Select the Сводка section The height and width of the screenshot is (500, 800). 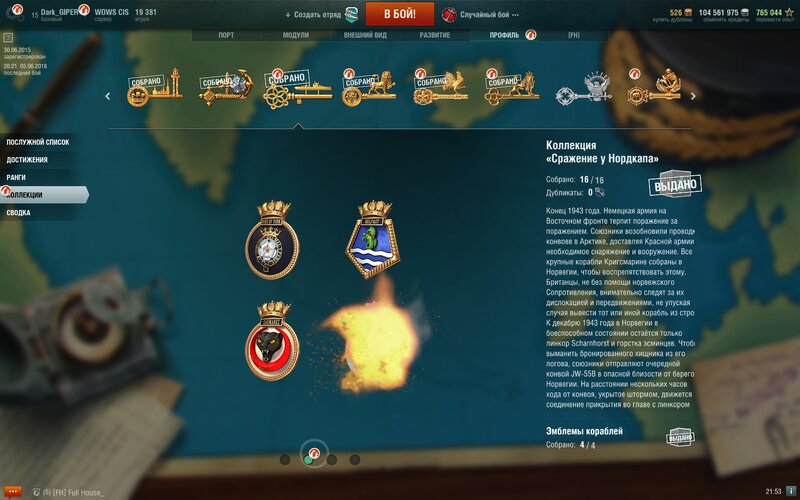coord(19,213)
